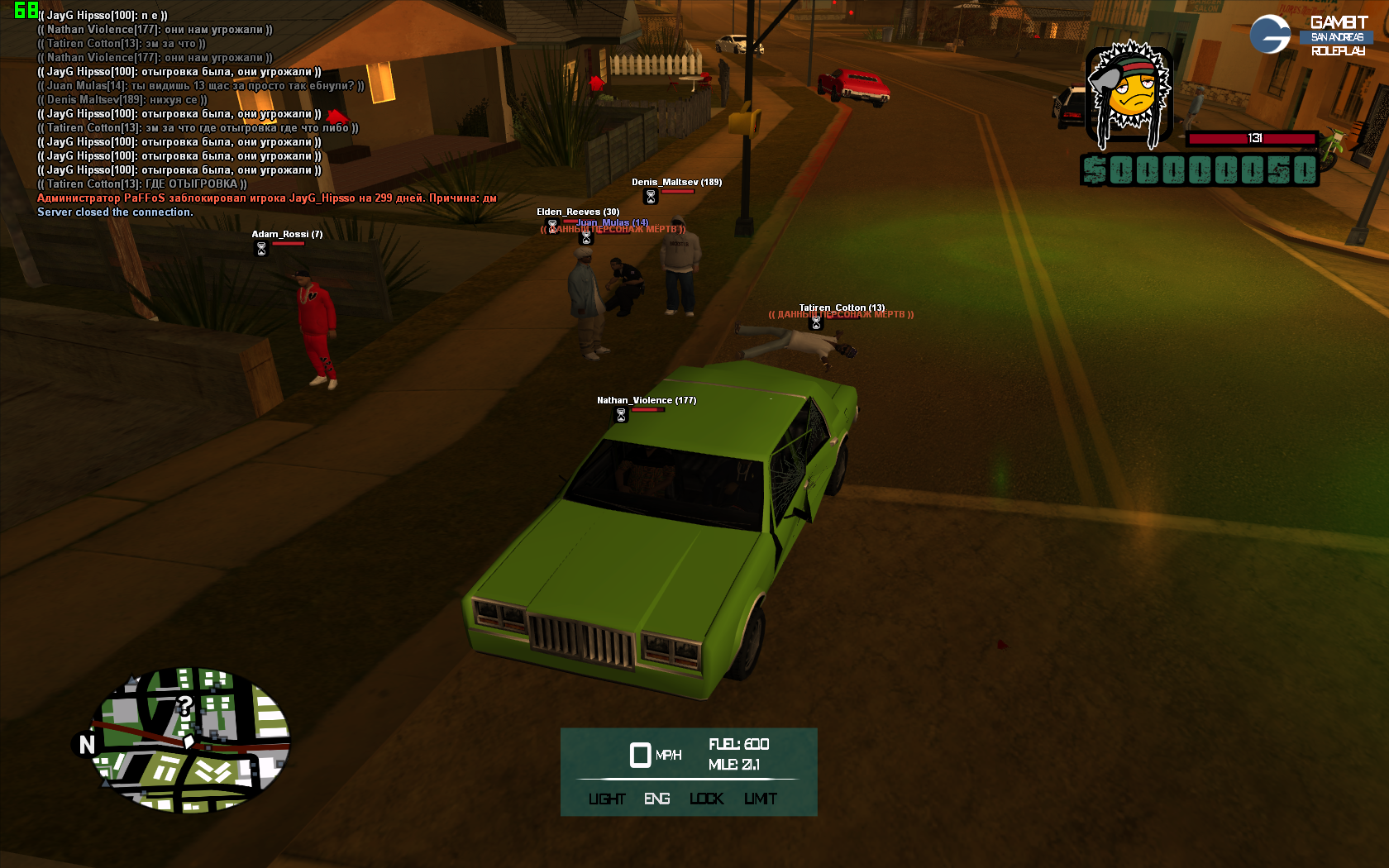
Task: Select the Nathan_Violence (177) name tag
Action: coord(647,400)
